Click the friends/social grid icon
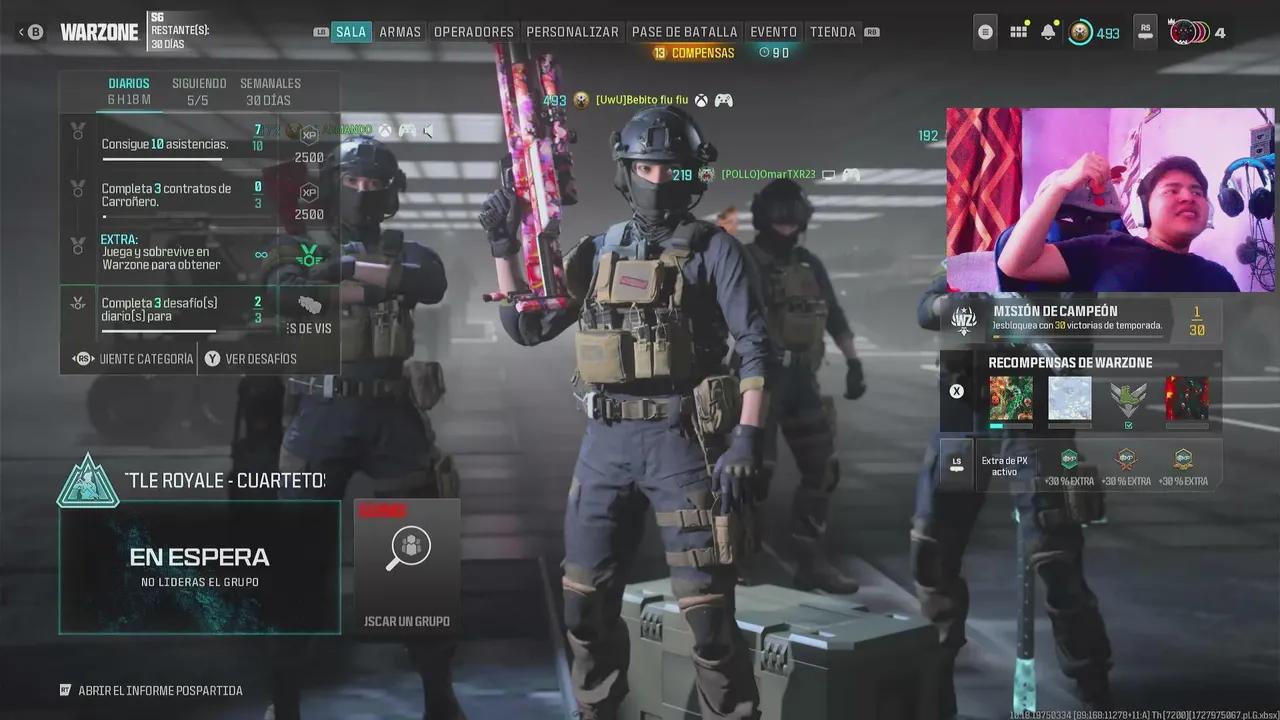1280x720 pixels. coord(1018,31)
